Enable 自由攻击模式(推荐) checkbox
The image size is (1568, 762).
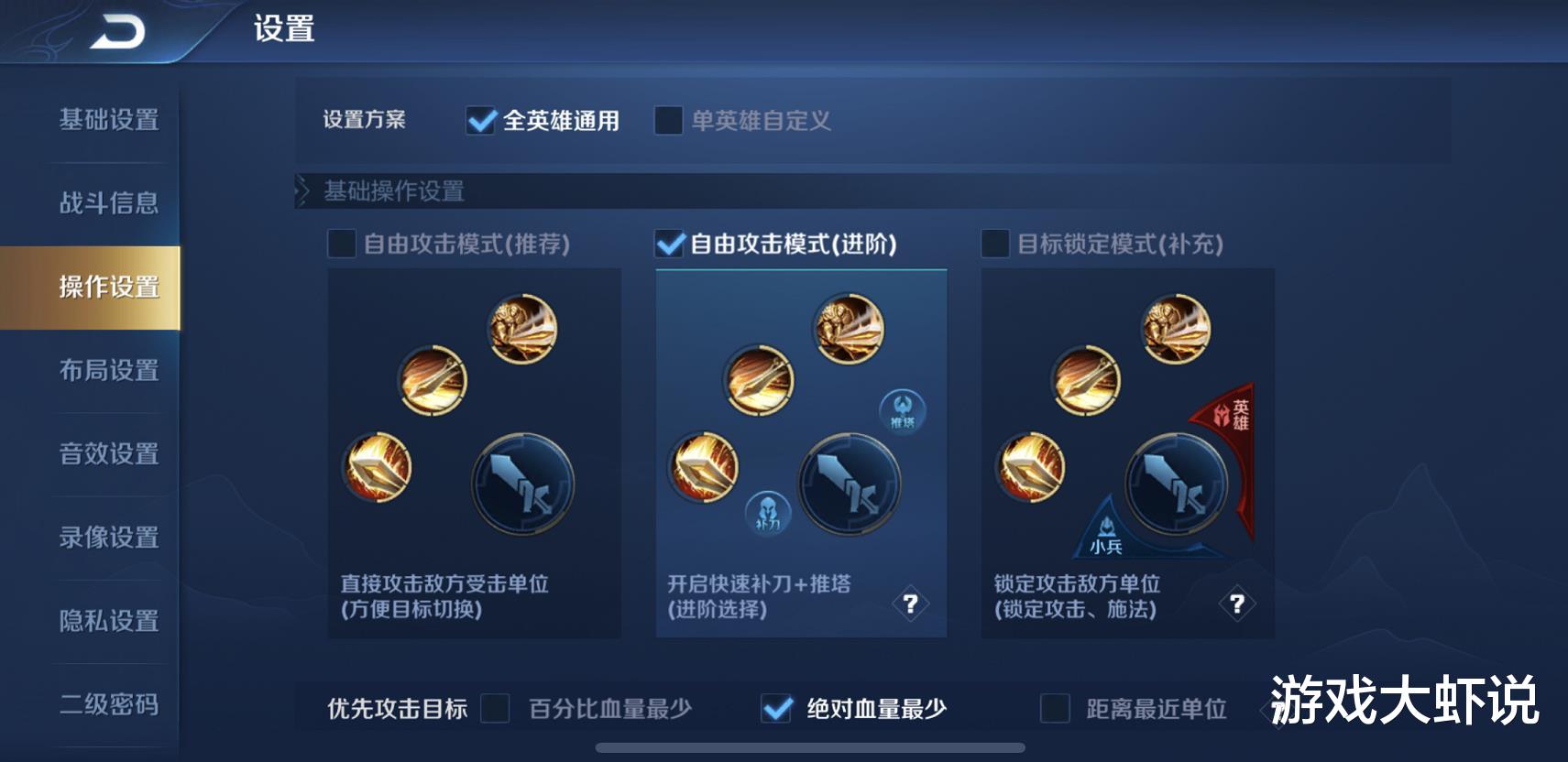tap(340, 245)
